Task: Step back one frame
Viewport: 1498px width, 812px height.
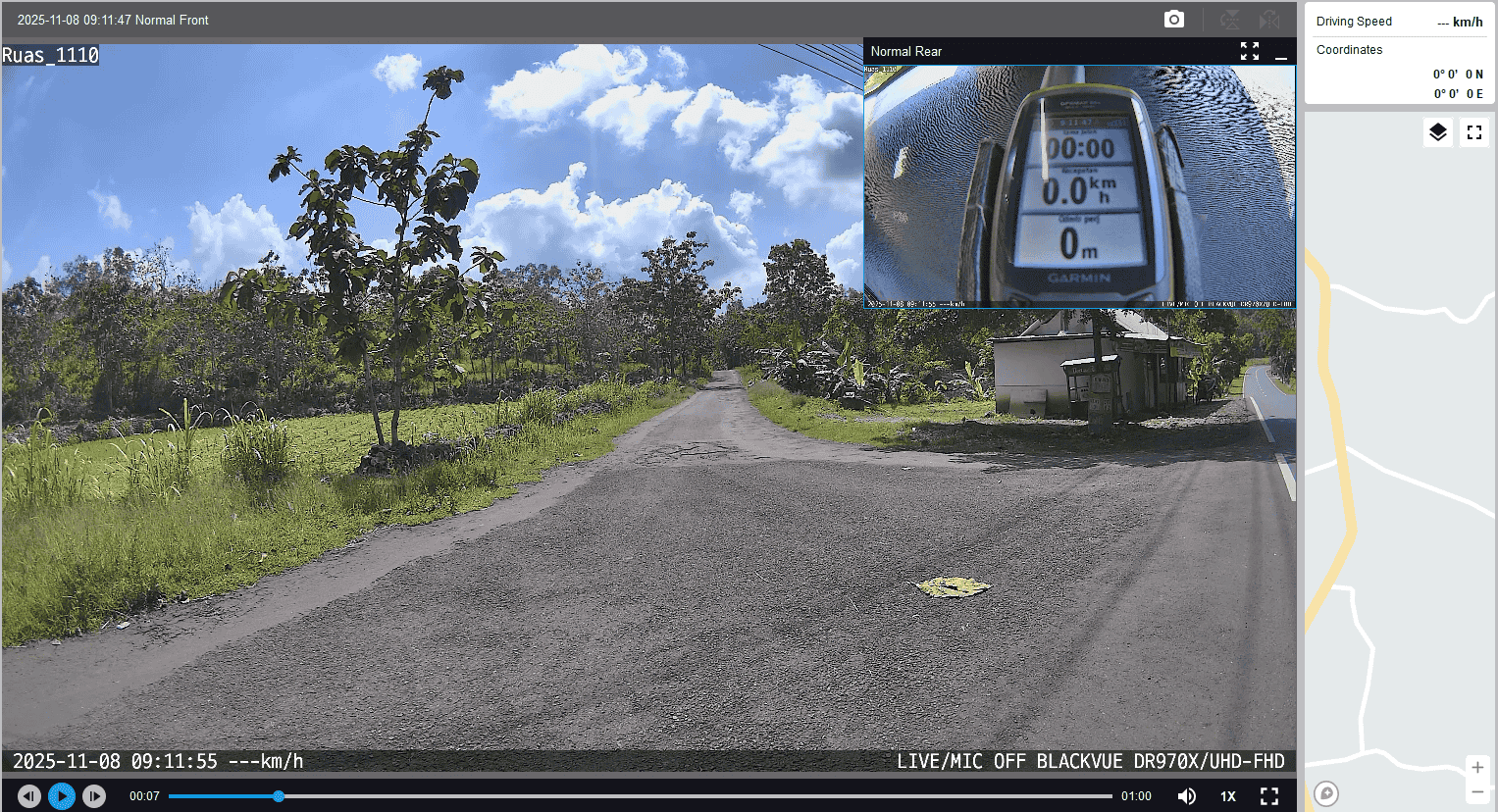Action: (x=29, y=796)
